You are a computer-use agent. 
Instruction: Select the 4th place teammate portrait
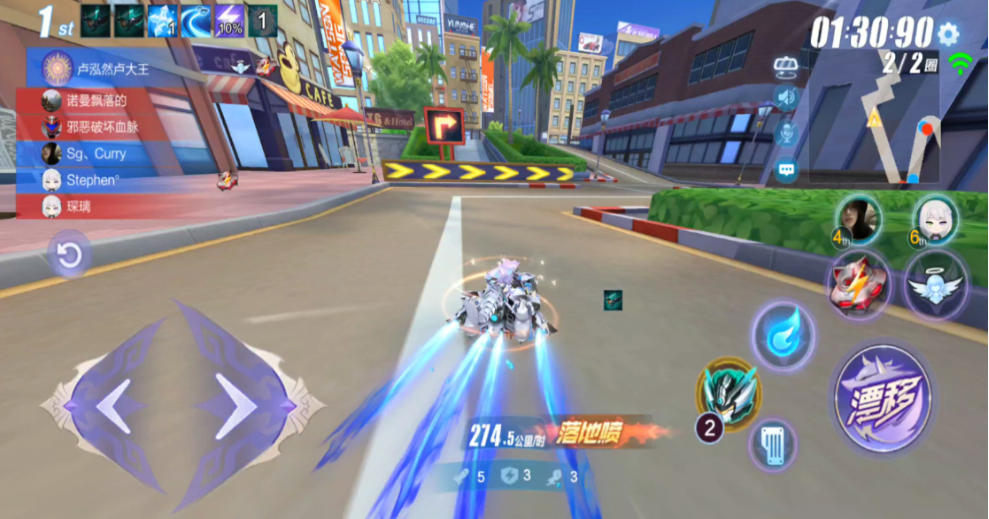[858, 217]
